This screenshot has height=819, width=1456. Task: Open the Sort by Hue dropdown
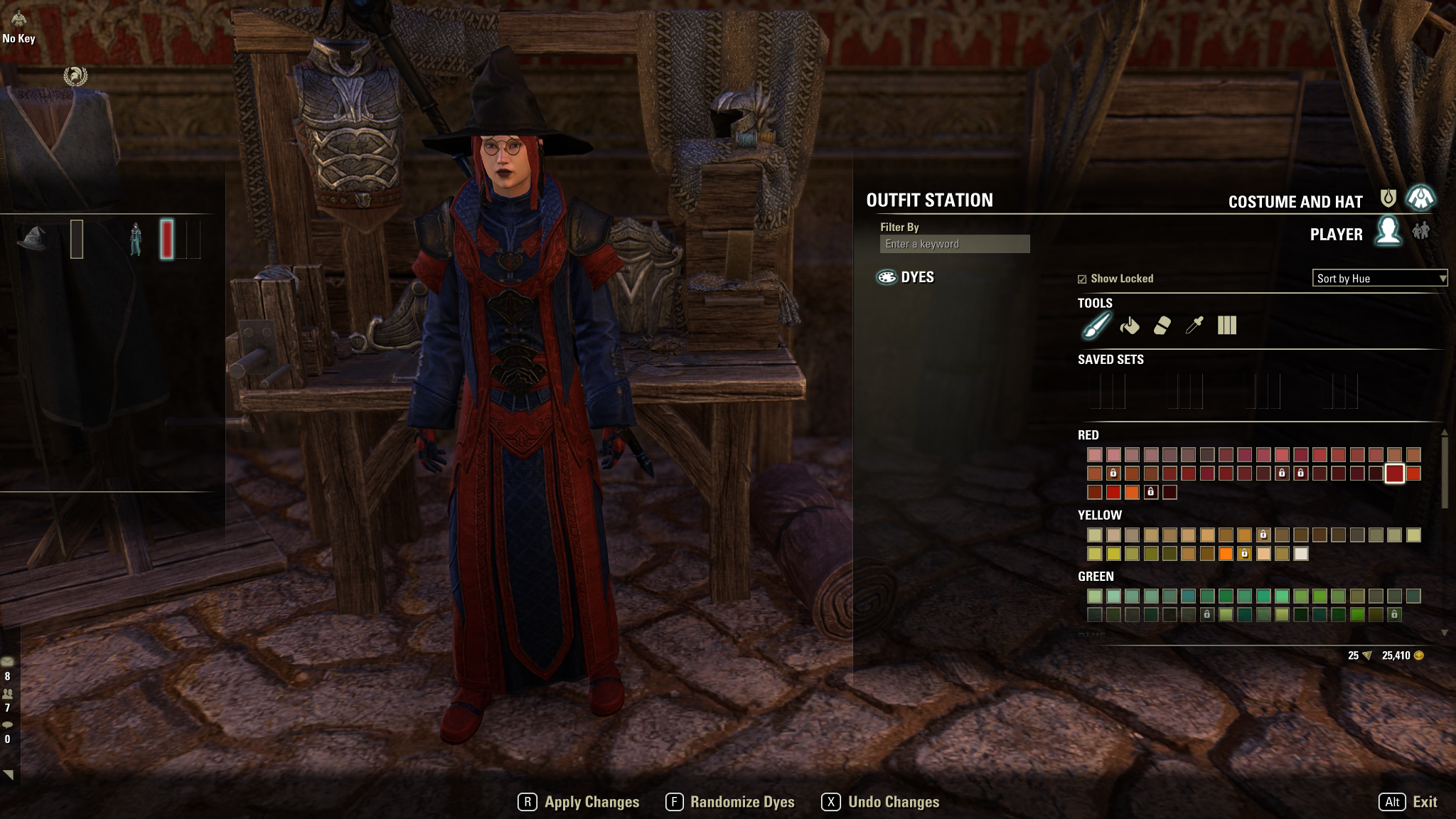pyautogui.click(x=1379, y=279)
